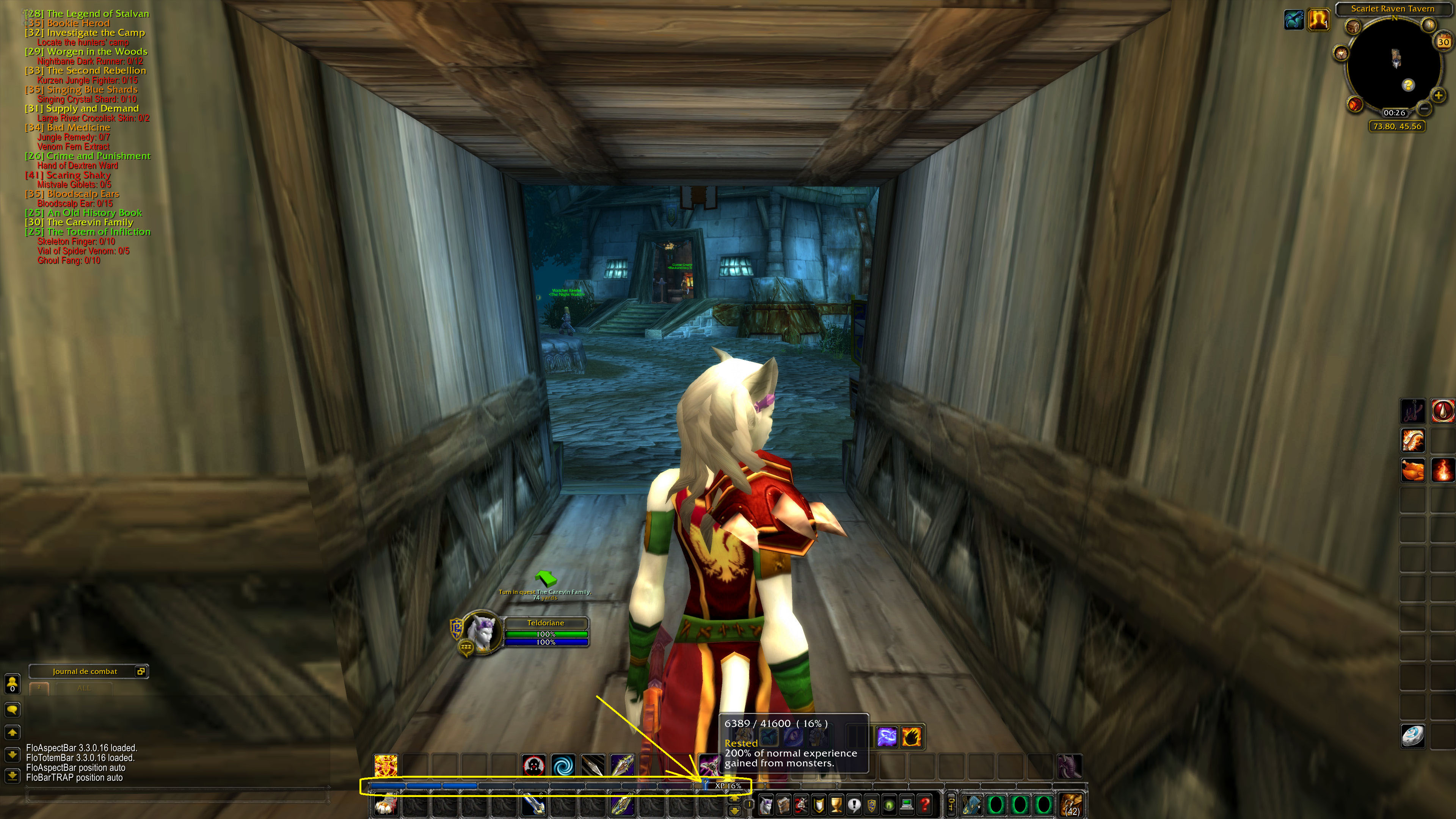Screen dimensions: 1456x819
Task: Select Teldoriane's unit frame portrait
Action: coord(480,633)
